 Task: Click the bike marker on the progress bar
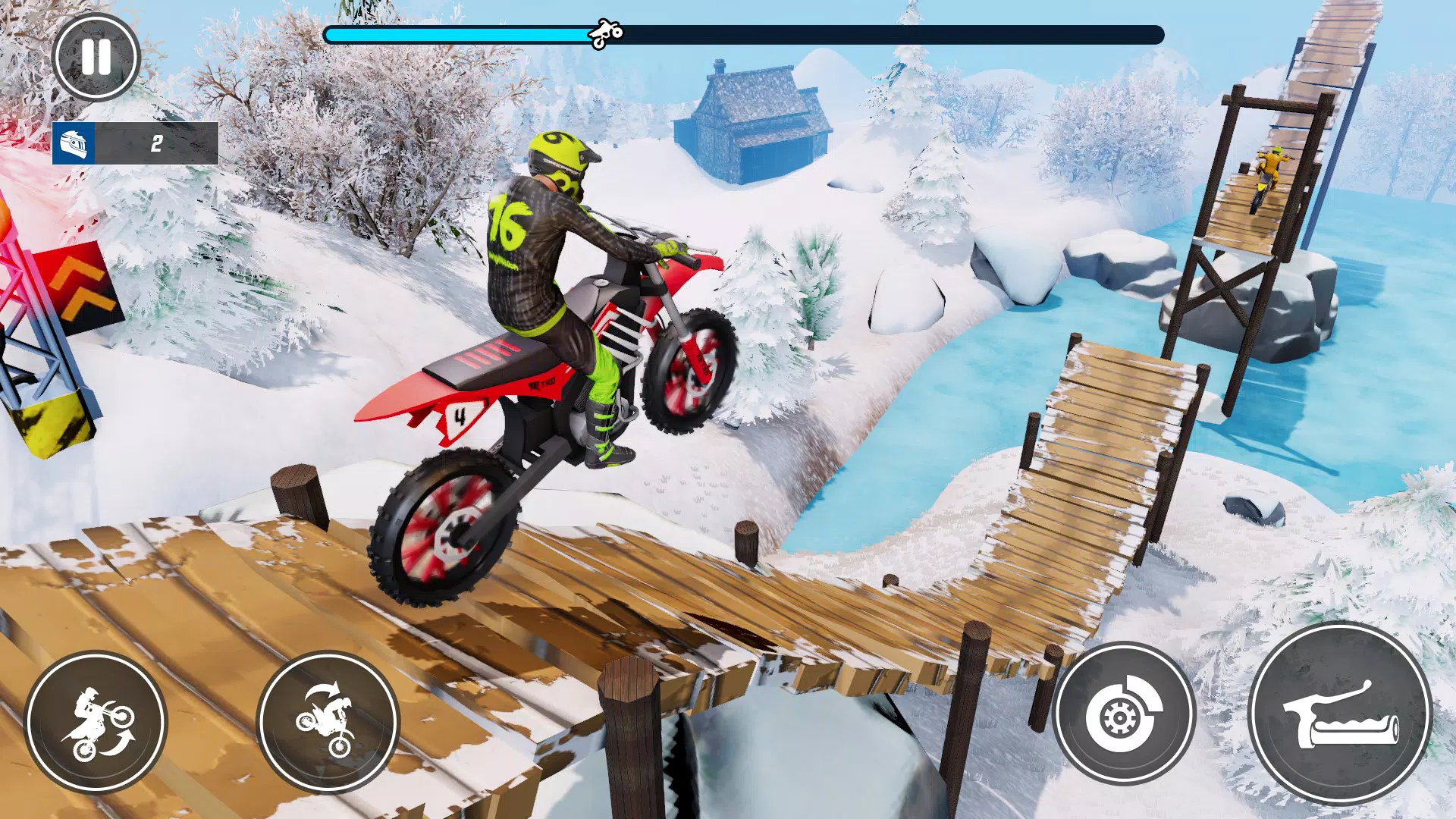coord(604,32)
